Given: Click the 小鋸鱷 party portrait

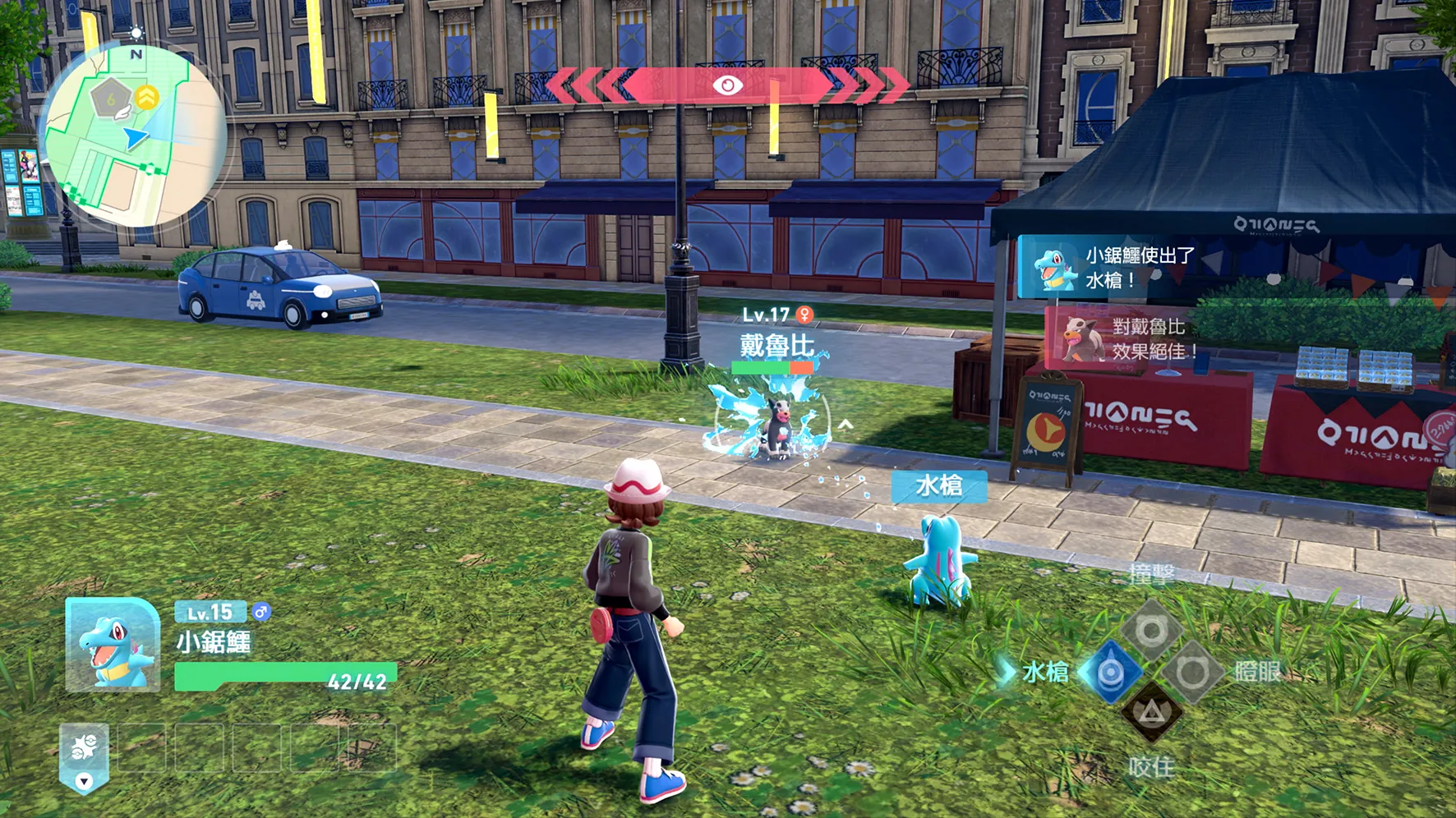Looking at the screenshot, I should (x=113, y=645).
